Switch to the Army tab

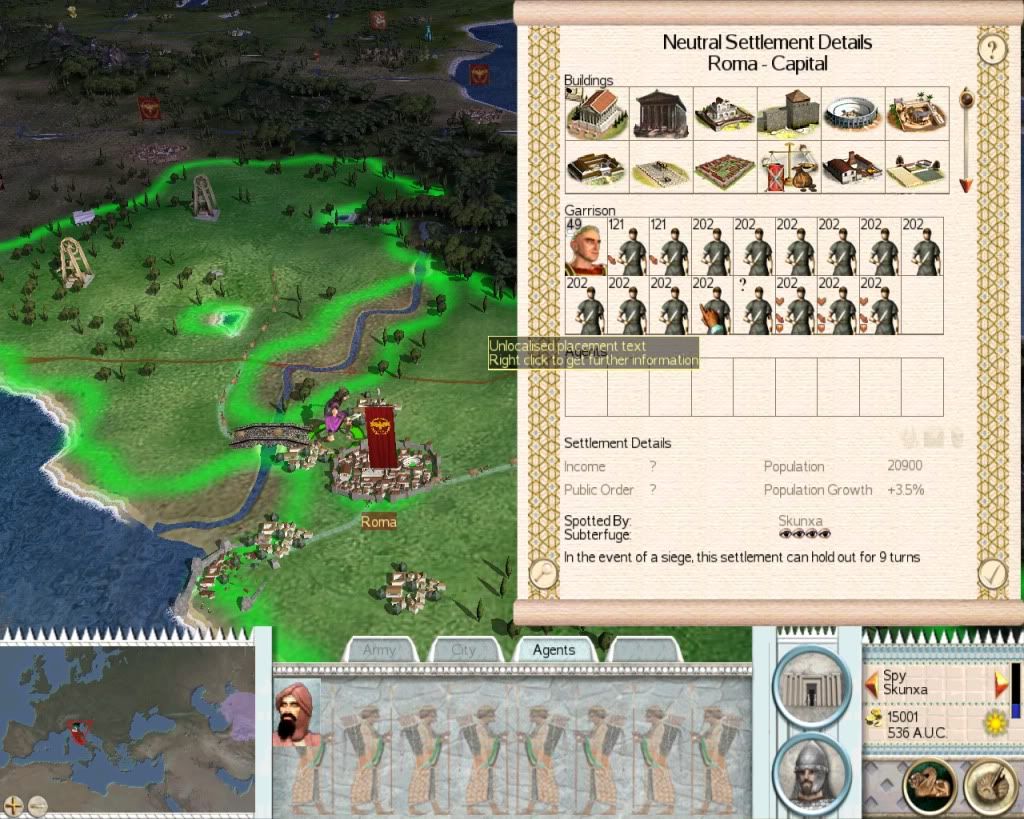[x=380, y=650]
